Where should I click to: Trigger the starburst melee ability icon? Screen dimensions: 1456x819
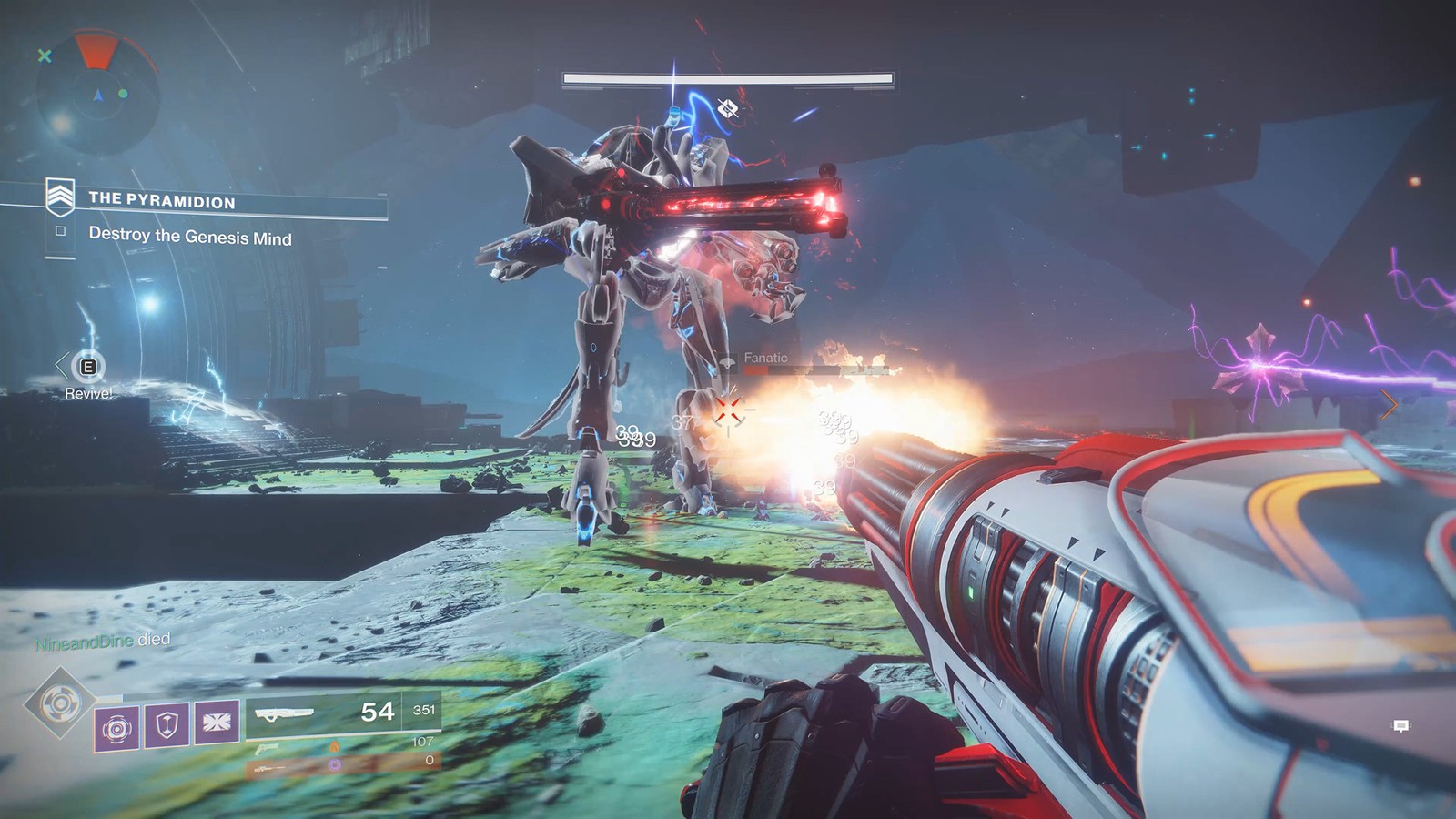click(x=217, y=723)
